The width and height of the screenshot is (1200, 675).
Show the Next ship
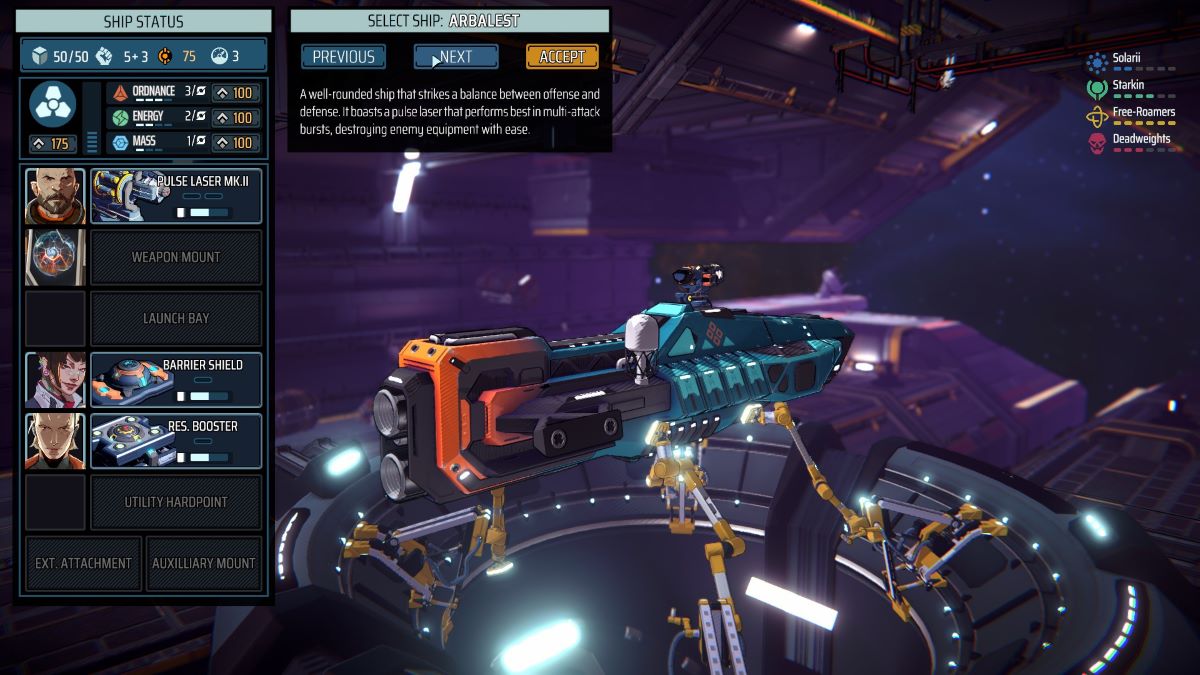point(456,57)
